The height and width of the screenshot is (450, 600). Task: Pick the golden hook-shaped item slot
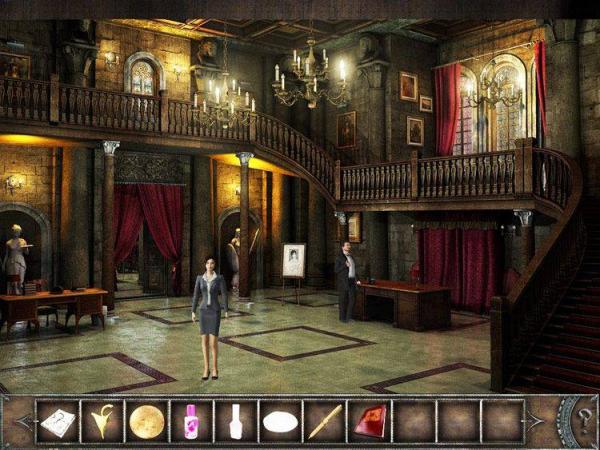click(102, 421)
